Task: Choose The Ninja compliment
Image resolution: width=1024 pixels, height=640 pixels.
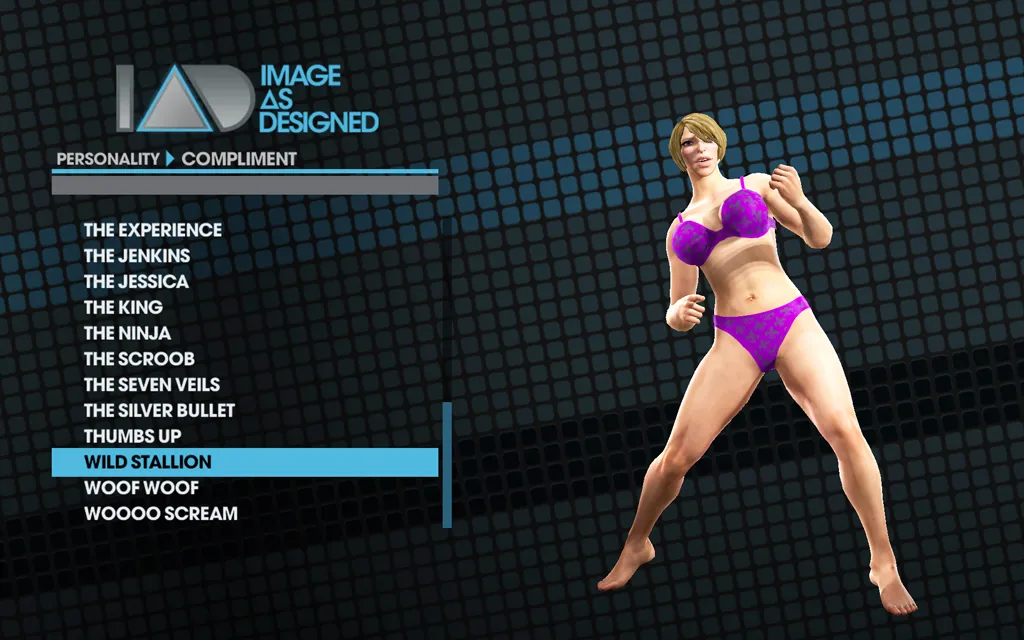Action: [x=127, y=334]
